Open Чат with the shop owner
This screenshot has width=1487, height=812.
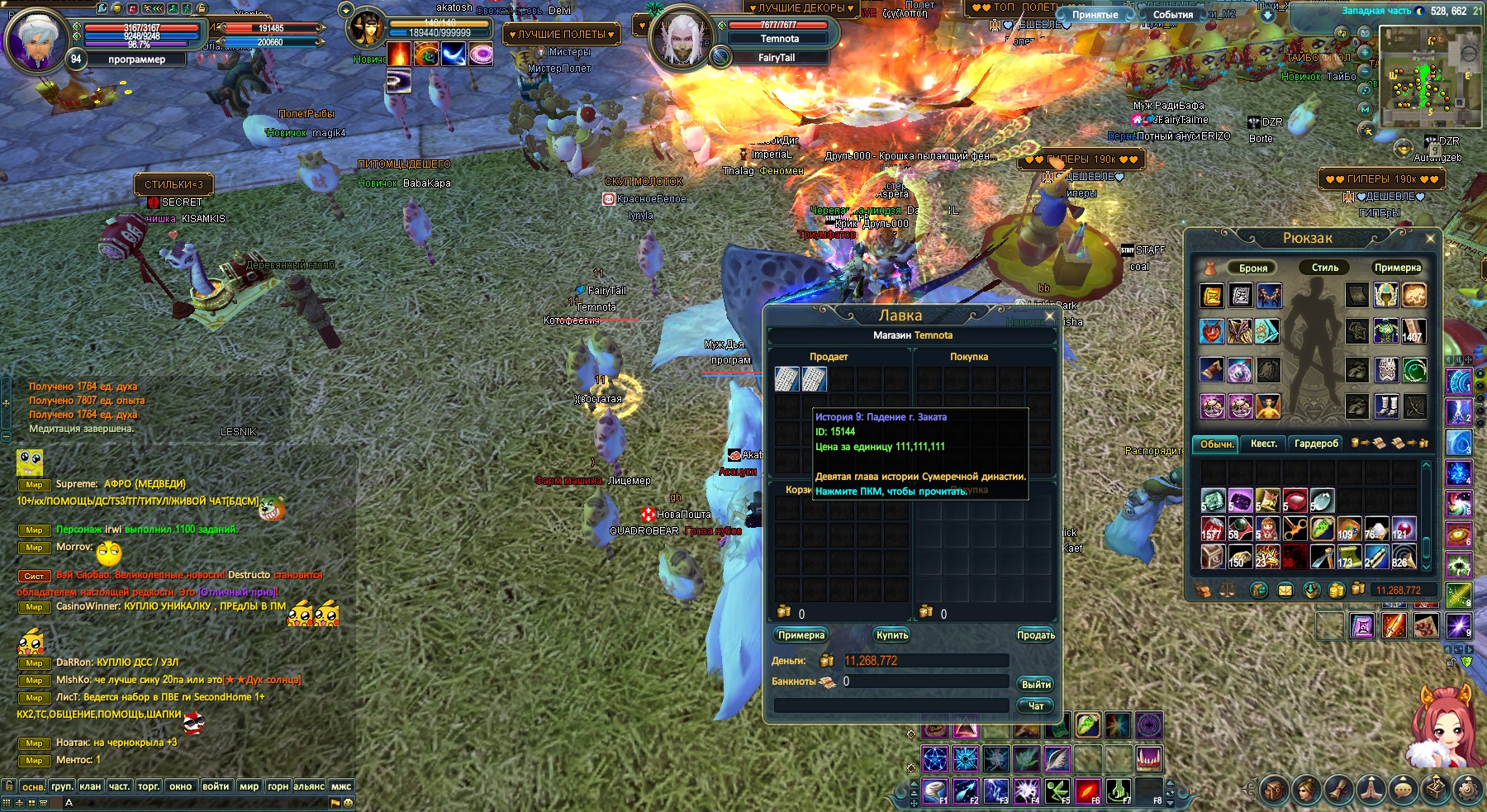pyautogui.click(x=1036, y=705)
